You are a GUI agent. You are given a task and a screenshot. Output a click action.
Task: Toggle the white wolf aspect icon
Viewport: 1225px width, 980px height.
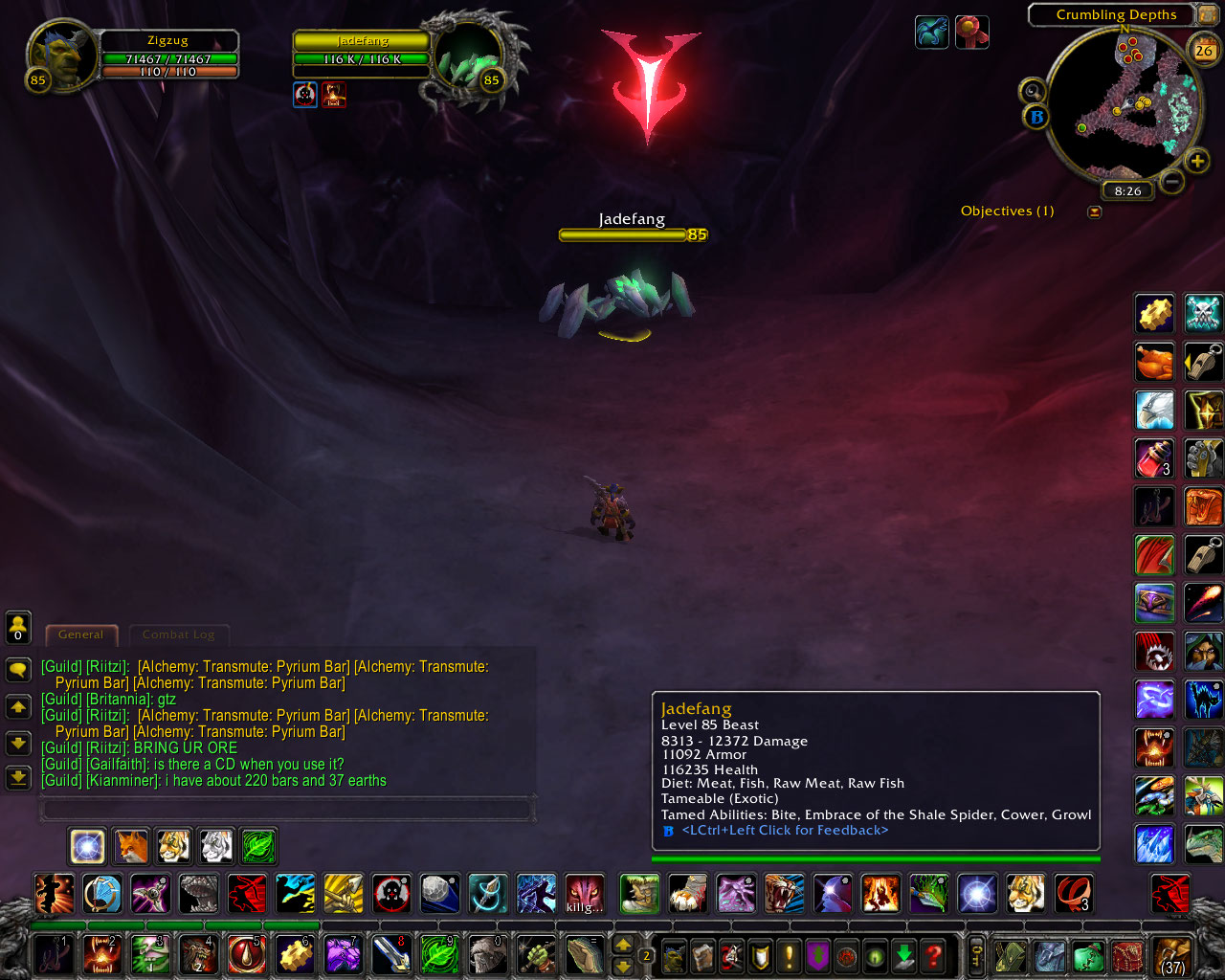coord(216,846)
